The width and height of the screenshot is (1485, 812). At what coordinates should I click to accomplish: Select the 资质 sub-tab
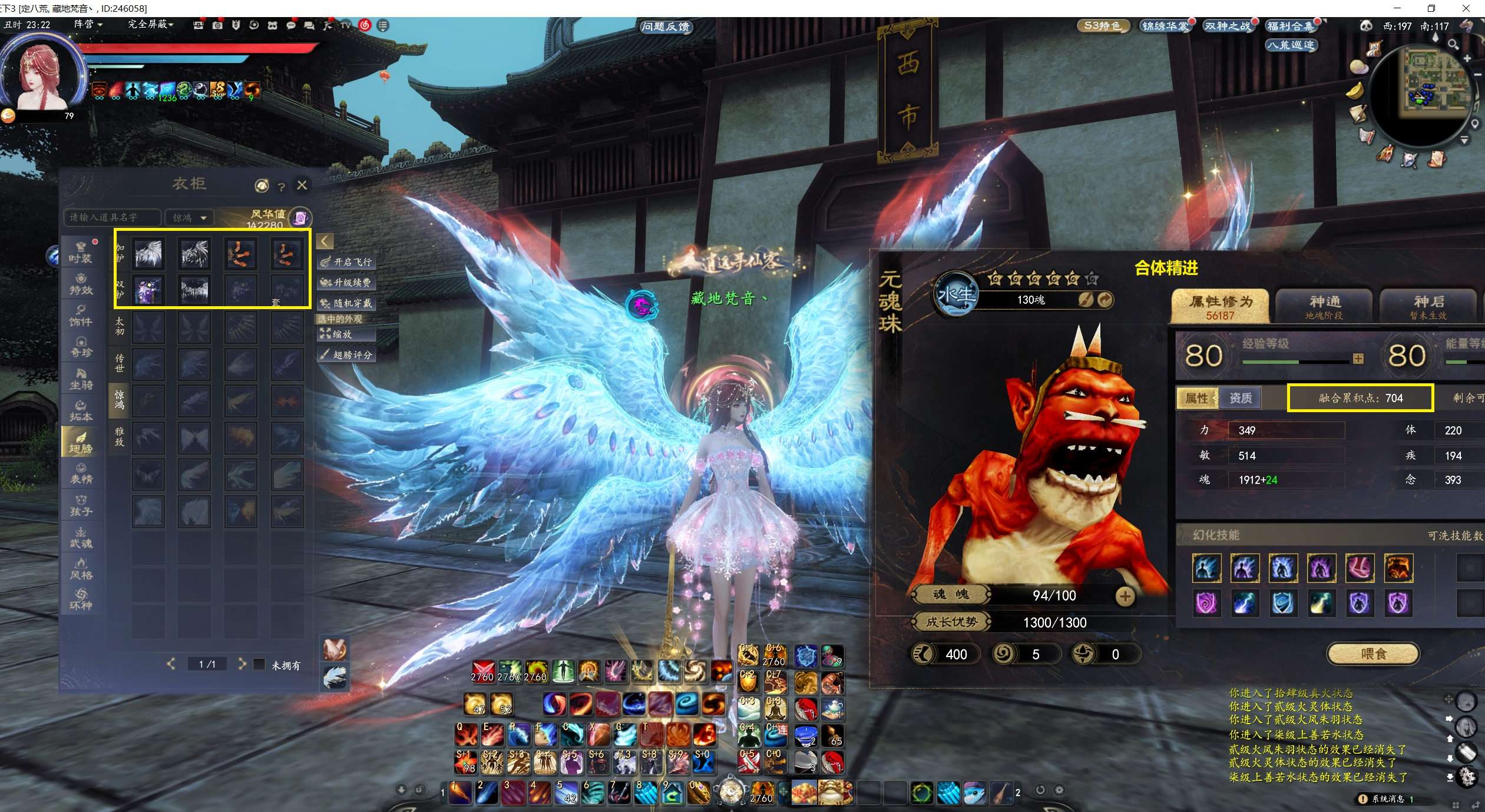click(1241, 399)
